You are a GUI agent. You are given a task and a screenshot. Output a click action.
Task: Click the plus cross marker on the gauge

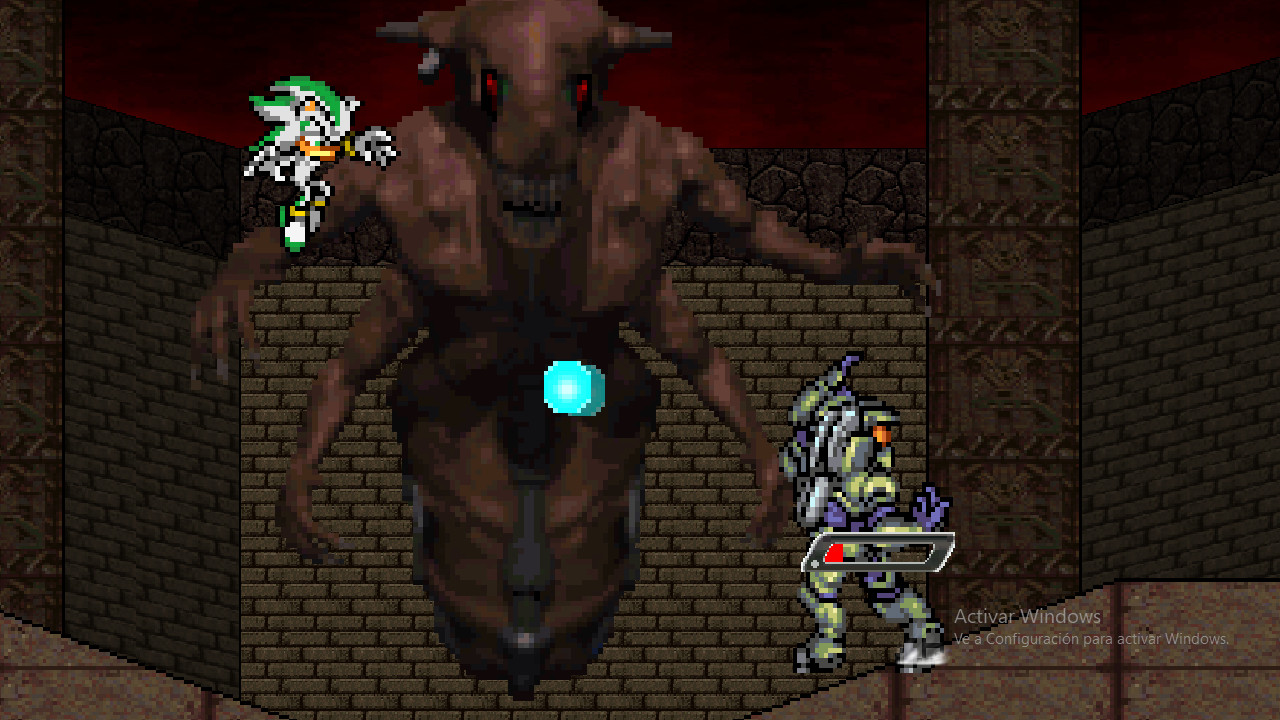pyautogui.click(x=815, y=563)
